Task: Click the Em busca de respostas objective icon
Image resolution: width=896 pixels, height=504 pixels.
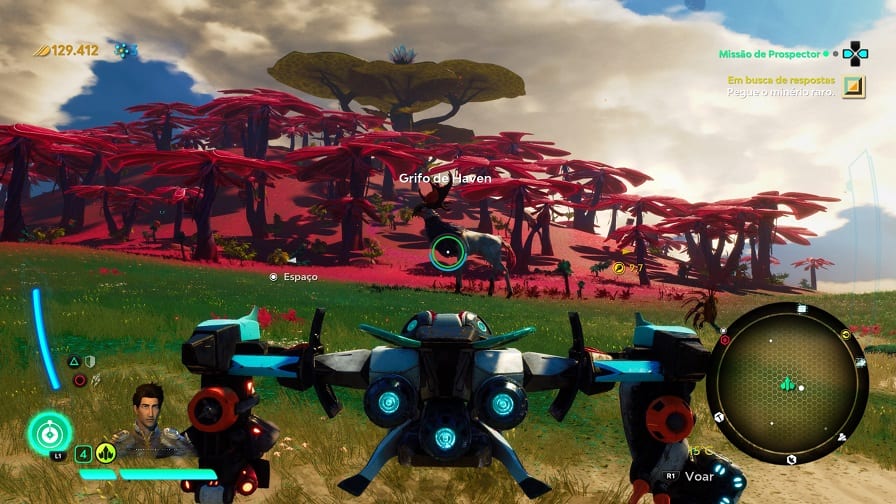Action: point(853,86)
